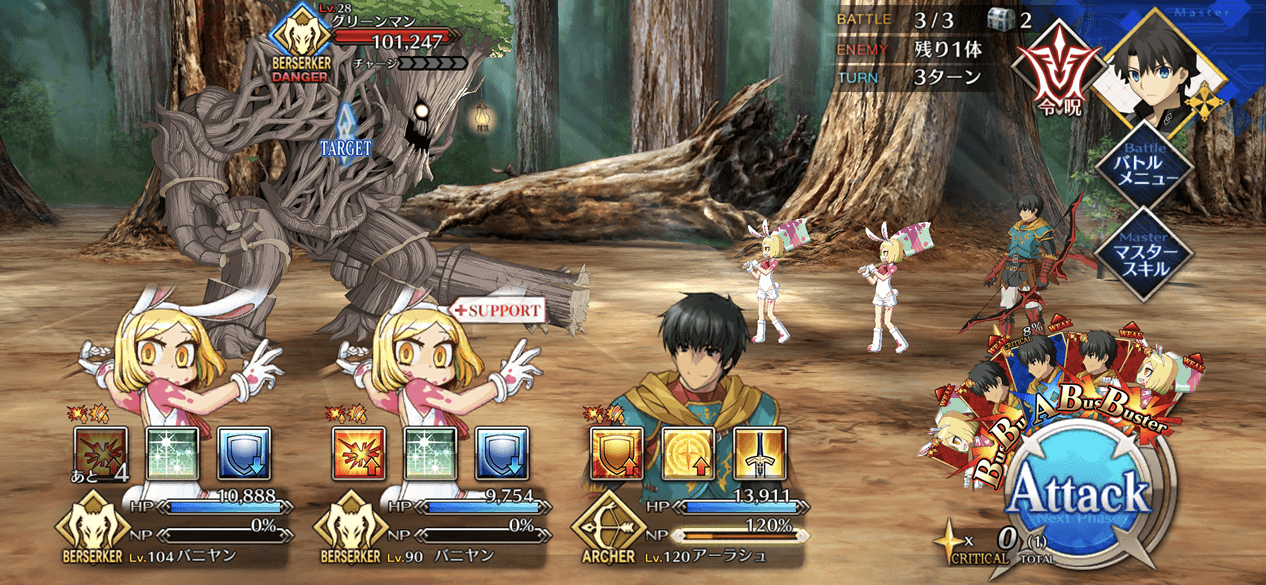Use Lv.104 Bunyan's blue shield-down skill
The width and height of the screenshot is (1266, 585).
243,452
